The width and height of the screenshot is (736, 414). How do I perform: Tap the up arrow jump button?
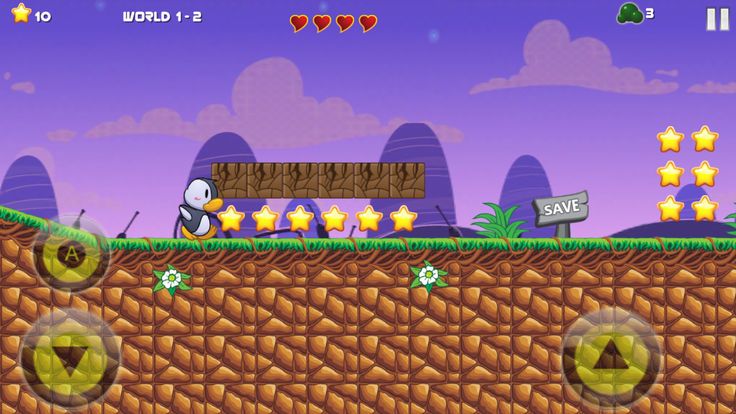point(611,357)
